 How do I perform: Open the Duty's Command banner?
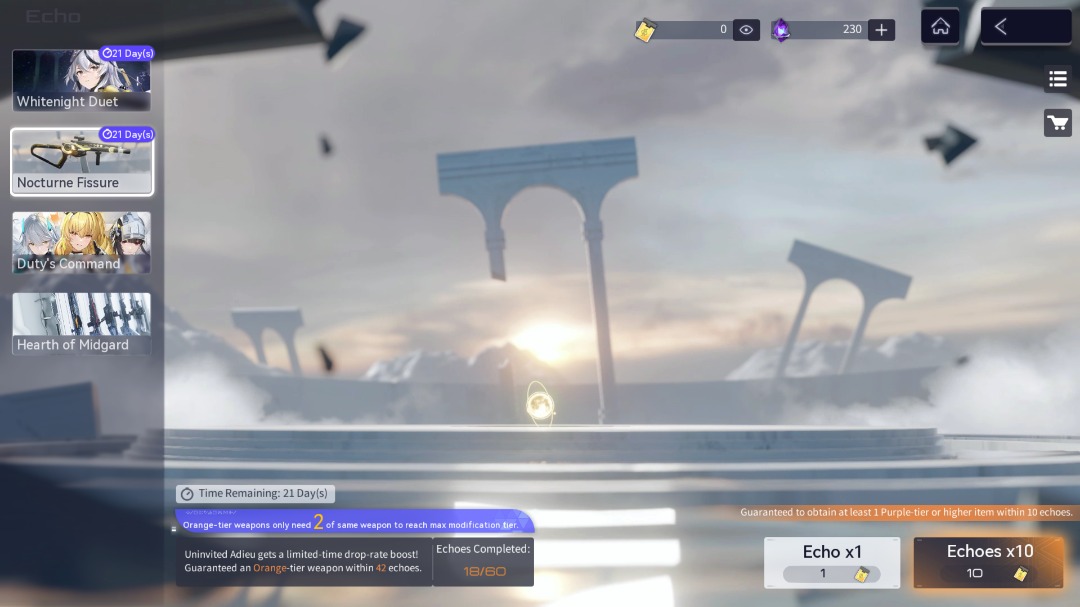click(x=81, y=242)
